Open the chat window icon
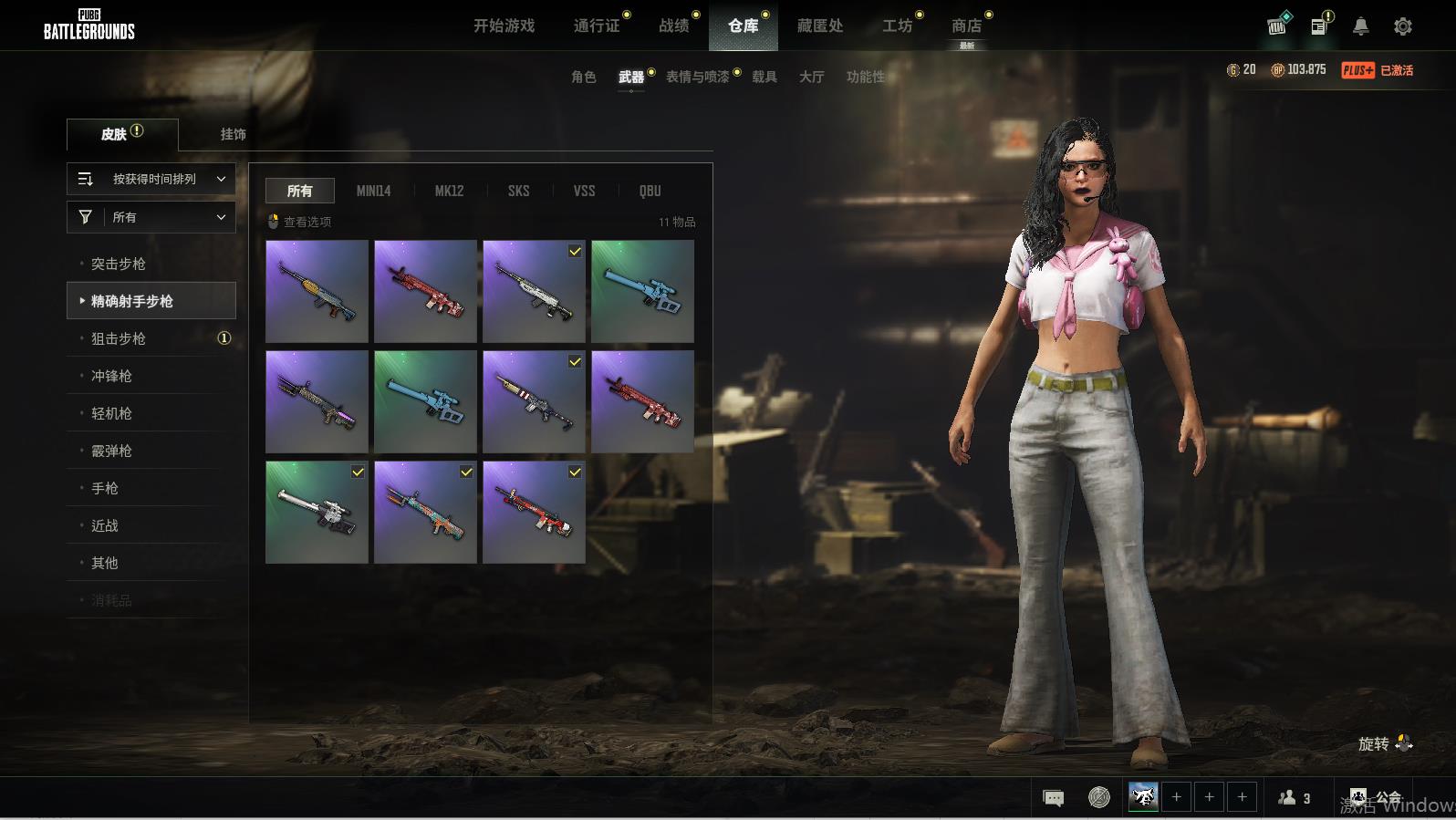 1053,798
